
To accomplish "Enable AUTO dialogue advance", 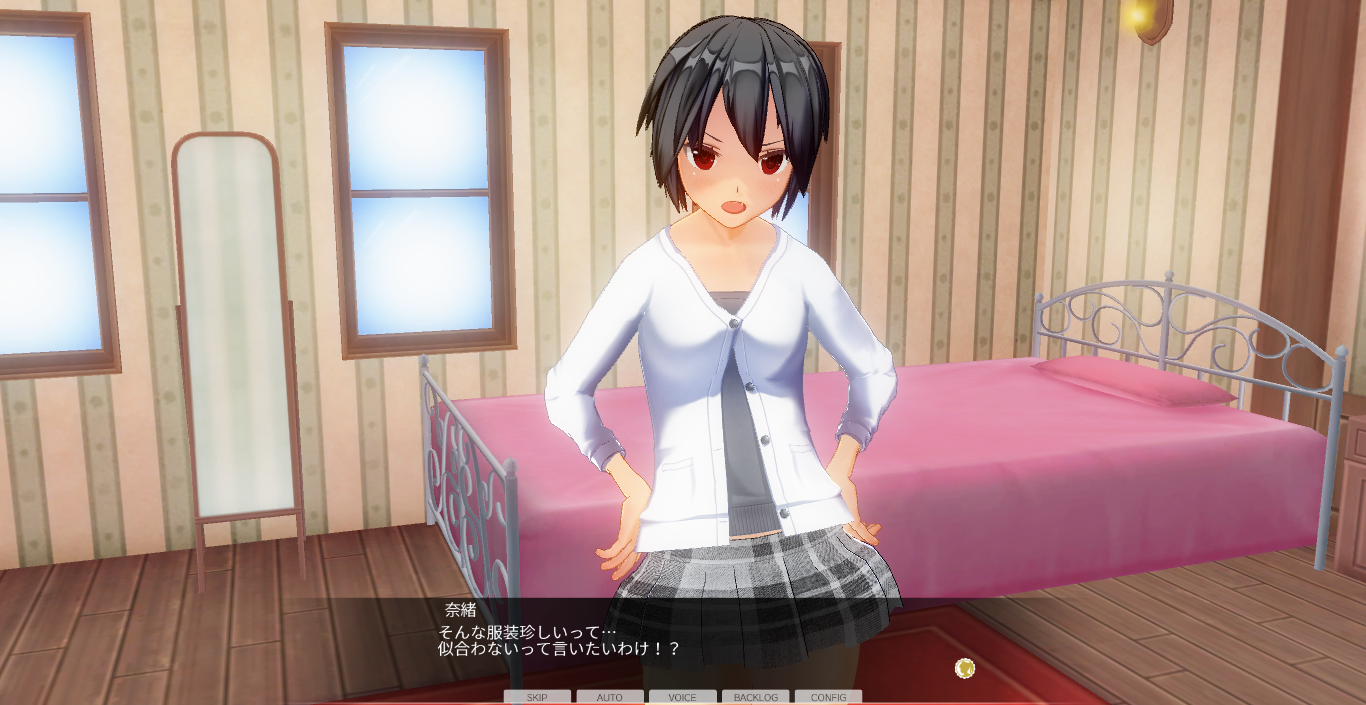I will coord(610,697).
